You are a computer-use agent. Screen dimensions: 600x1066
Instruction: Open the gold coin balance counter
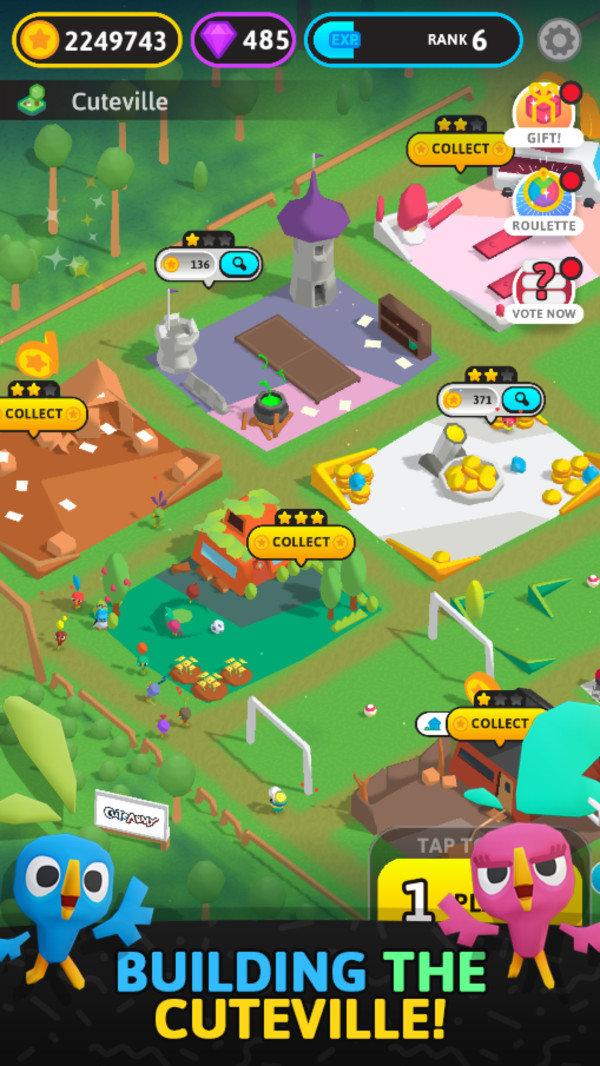pyautogui.click(x=97, y=40)
